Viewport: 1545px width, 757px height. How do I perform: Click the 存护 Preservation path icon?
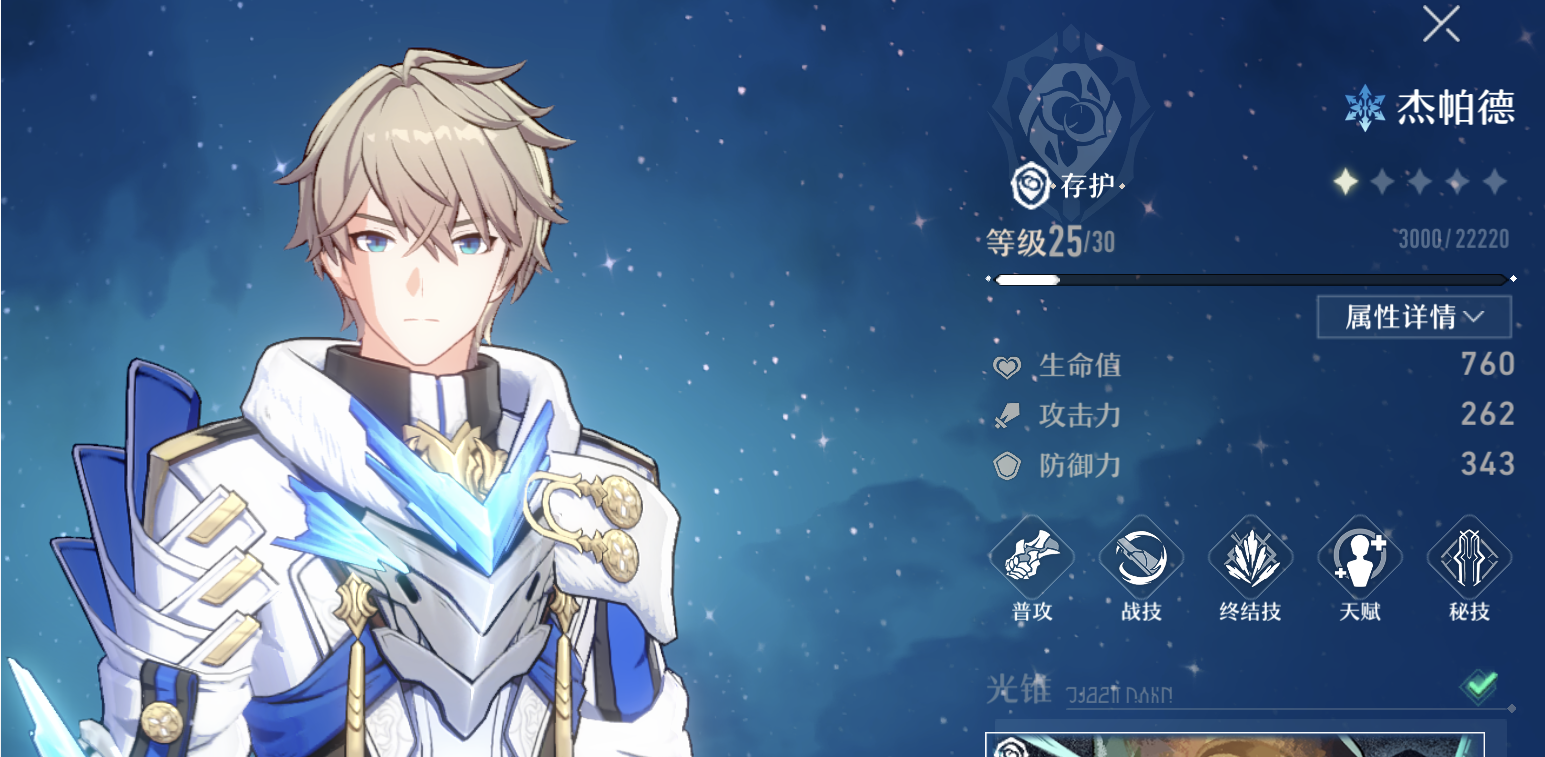pyautogui.click(x=1030, y=186)
